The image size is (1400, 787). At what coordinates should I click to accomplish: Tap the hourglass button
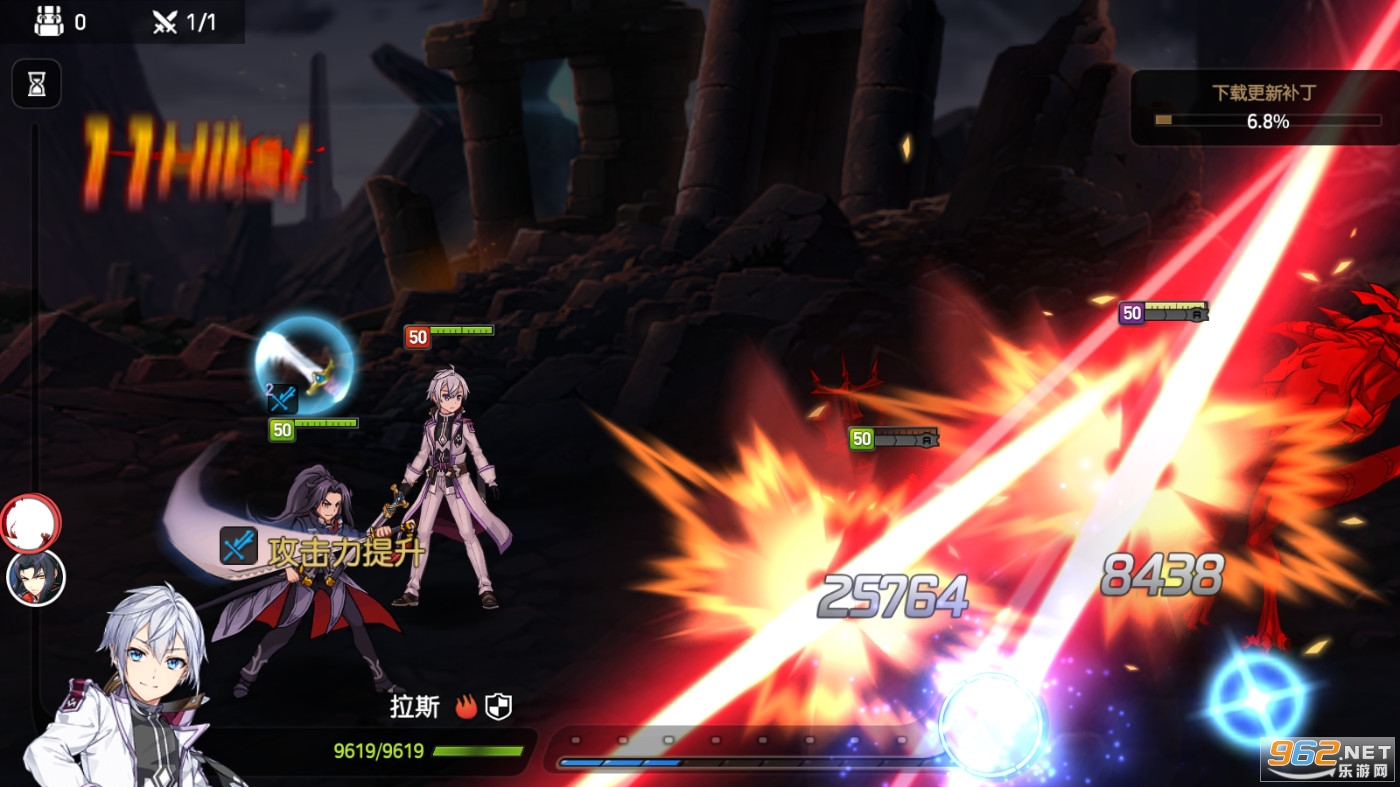pyautogui.click(x=37, y=85)
